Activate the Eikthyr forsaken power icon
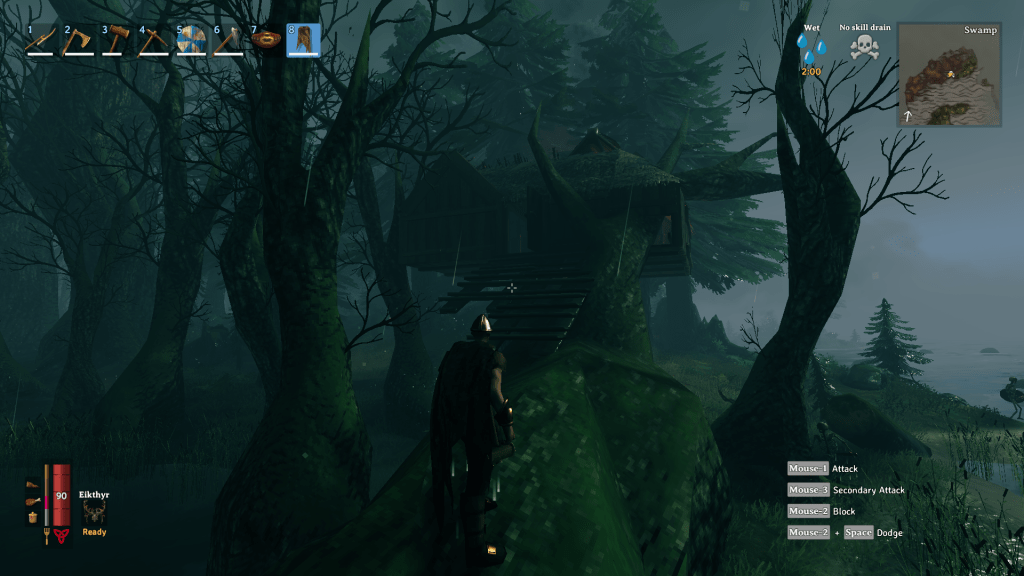 click(x=94, y=513)
